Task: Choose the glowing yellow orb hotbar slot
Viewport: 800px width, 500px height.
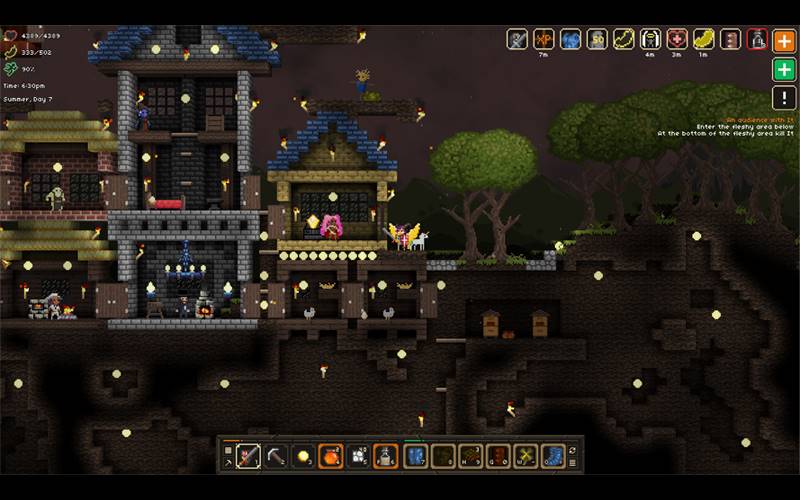Action: click(x=303, y=456)
